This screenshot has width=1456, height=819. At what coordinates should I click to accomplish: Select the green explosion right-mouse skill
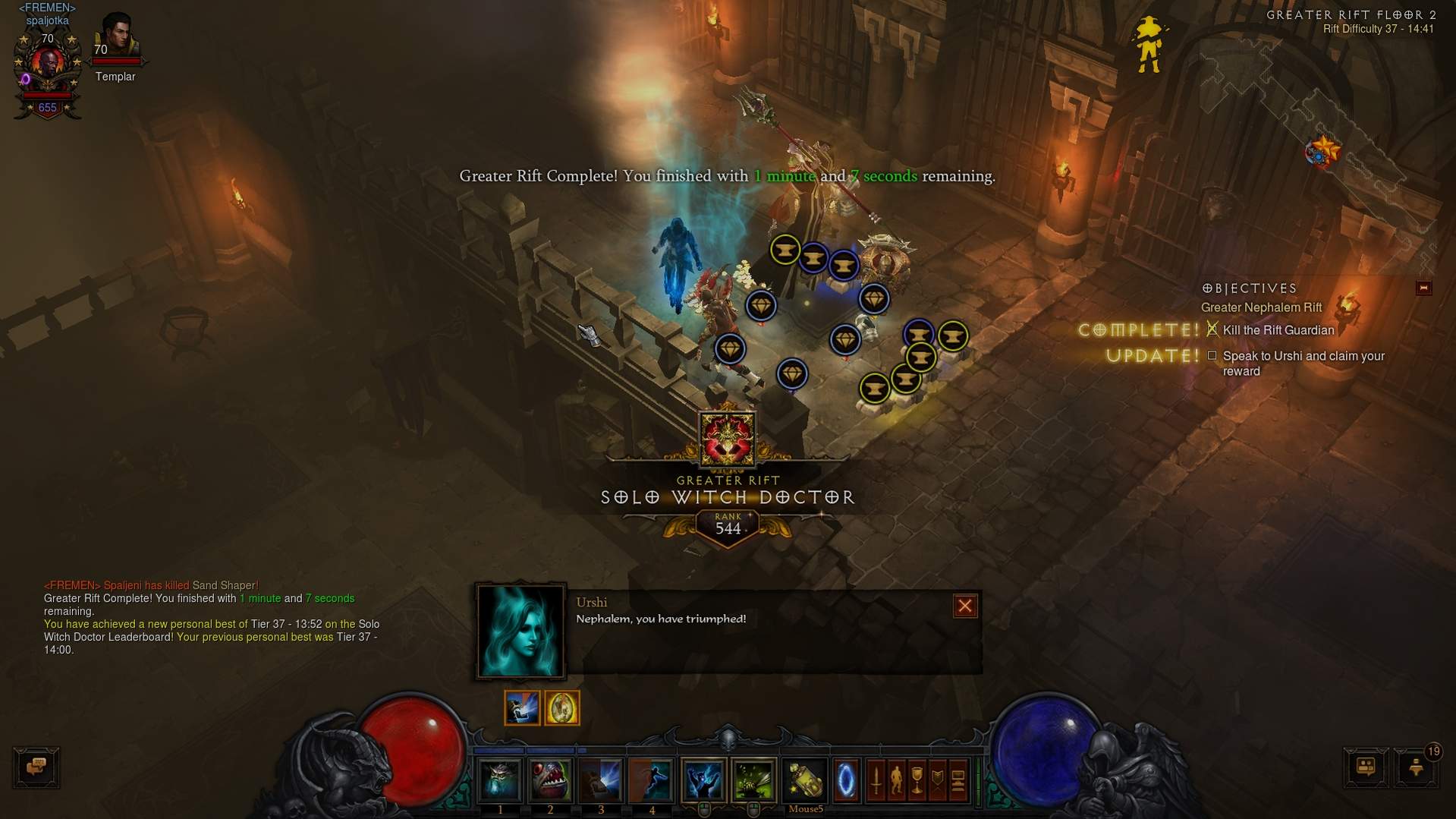coord(753,780)
